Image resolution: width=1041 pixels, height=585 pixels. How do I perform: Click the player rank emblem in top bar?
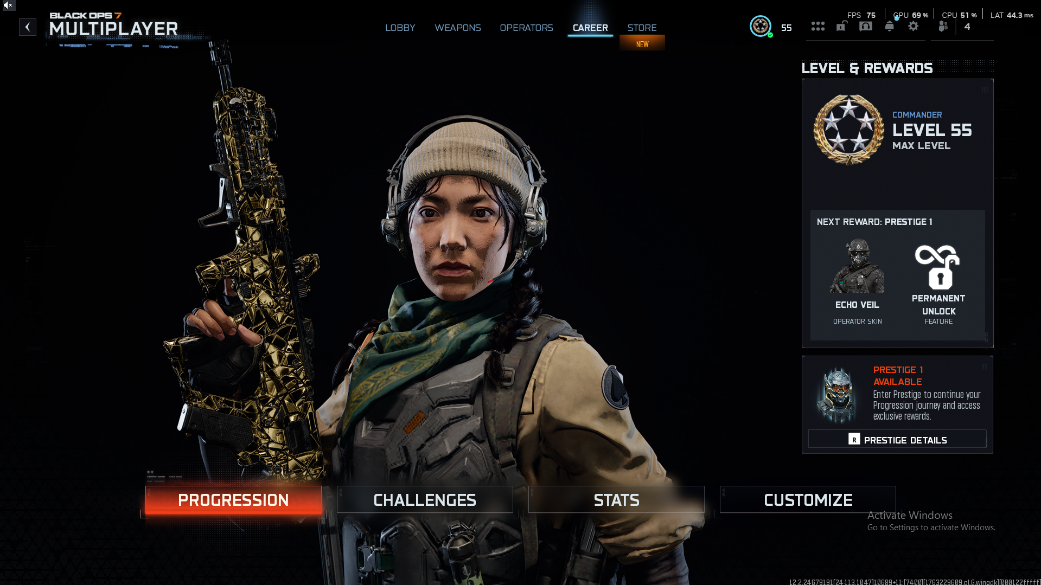coord(761,27)
